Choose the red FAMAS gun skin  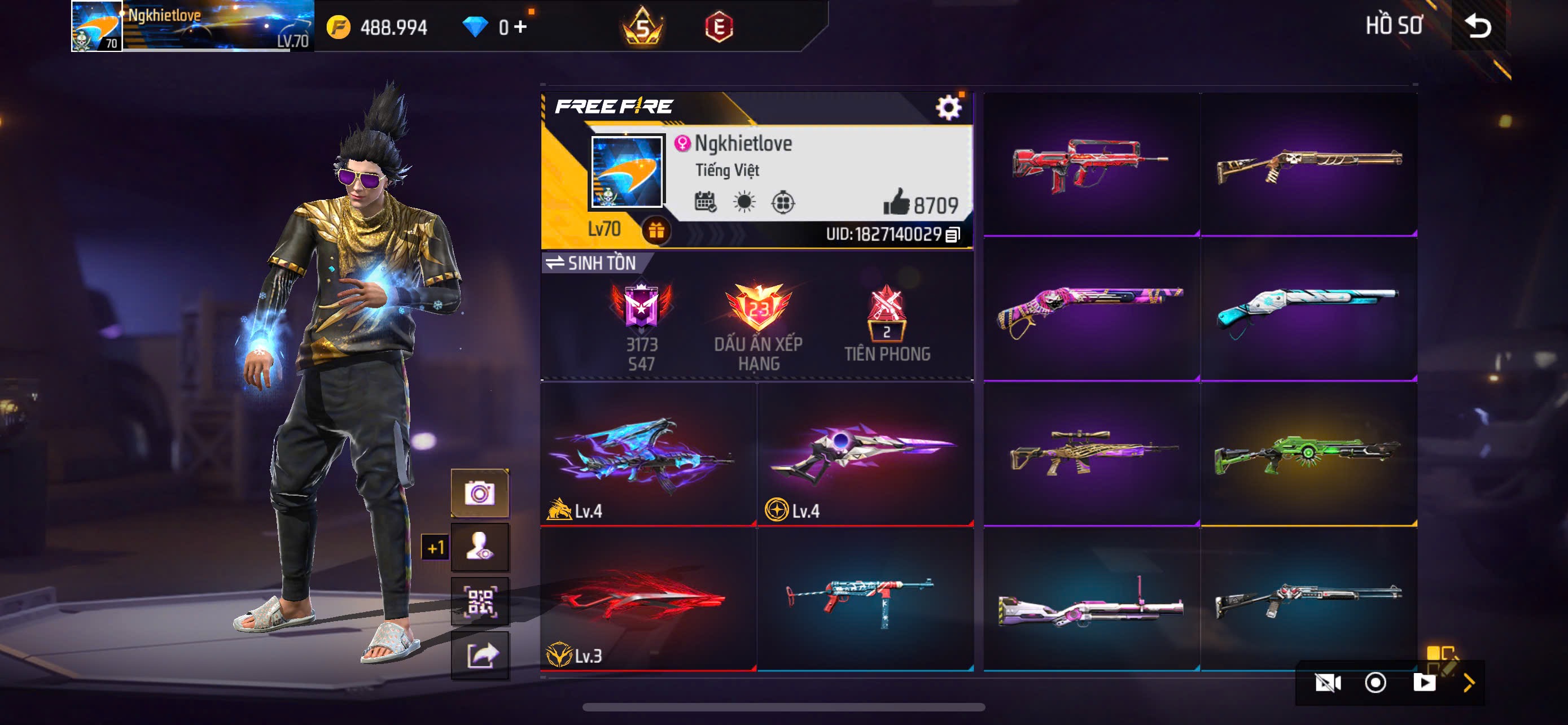[1091, 164]
